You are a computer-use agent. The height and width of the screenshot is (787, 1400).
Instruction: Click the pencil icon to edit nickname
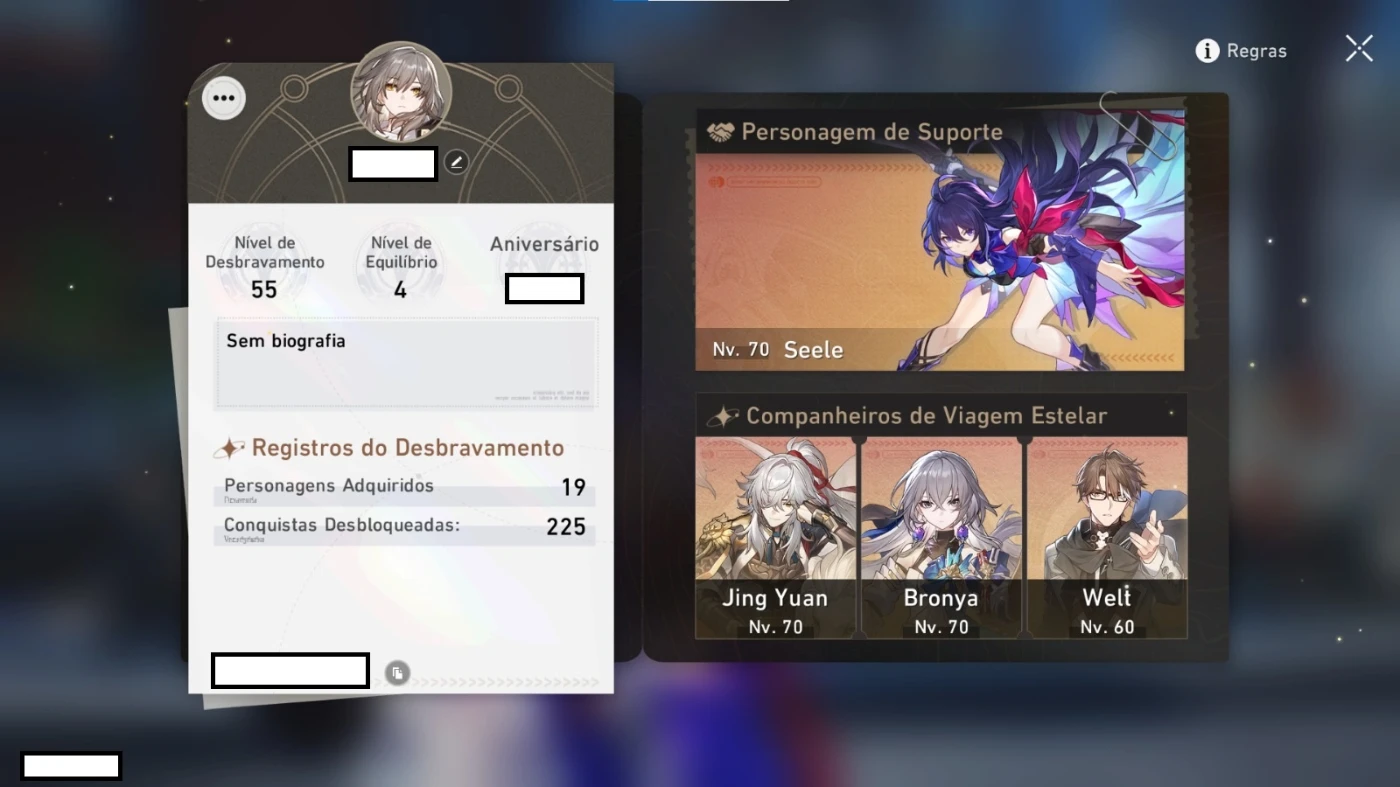[x=456, y=160]
